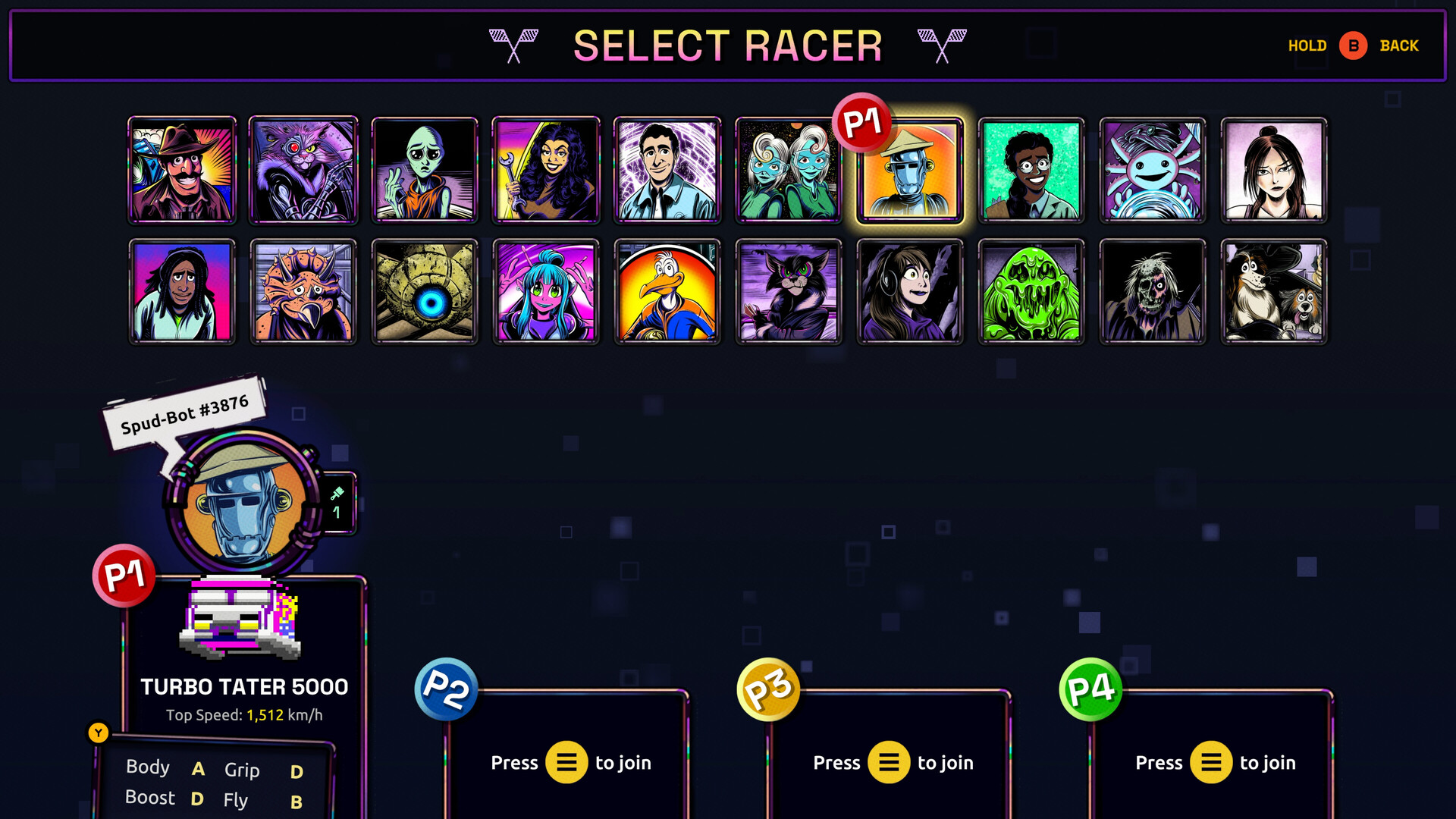
Task: Pick the collie dogs portrait
Action: point(1274,290)
